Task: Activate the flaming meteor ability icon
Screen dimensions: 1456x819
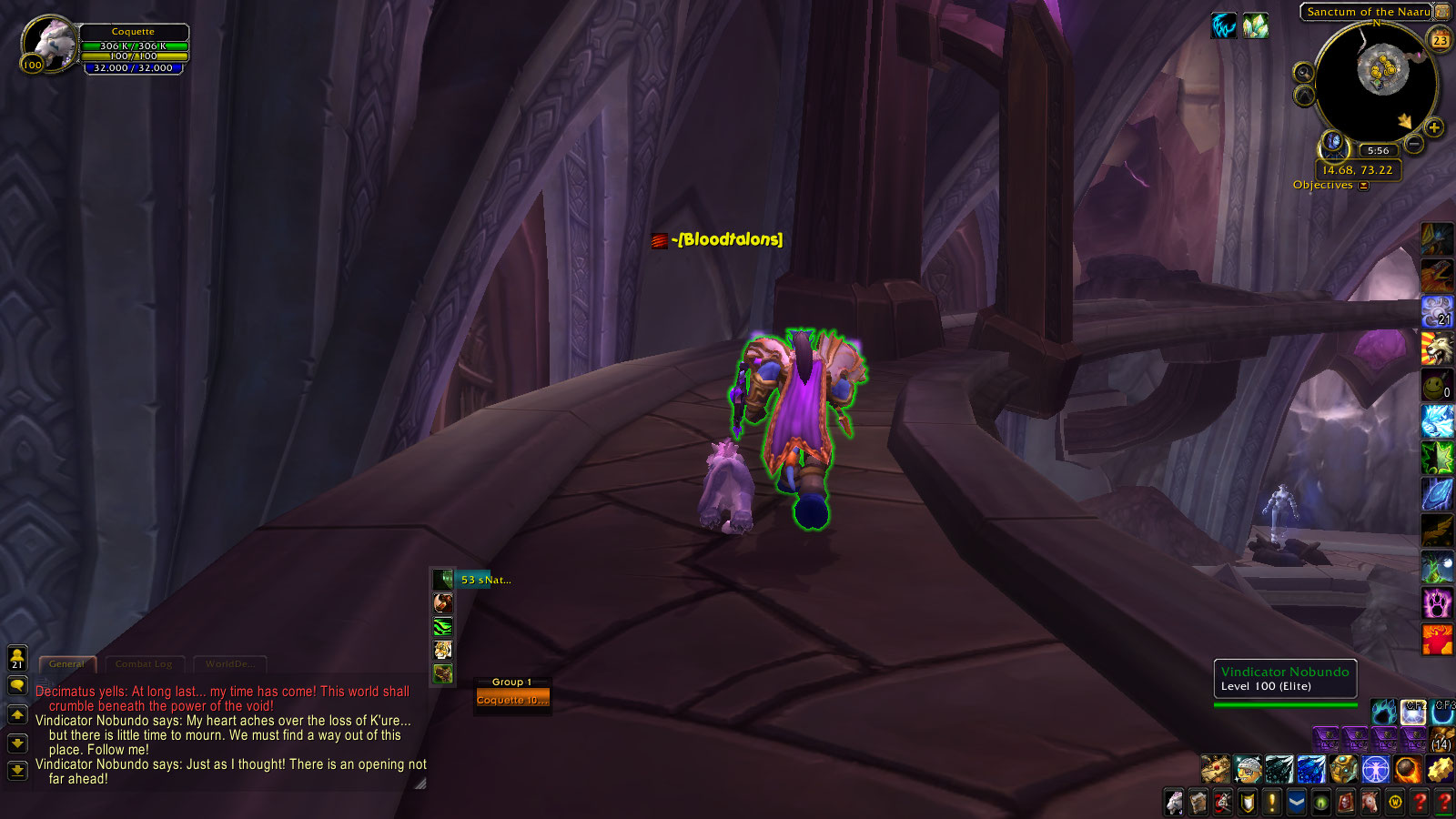Action: pos(1407,770)
